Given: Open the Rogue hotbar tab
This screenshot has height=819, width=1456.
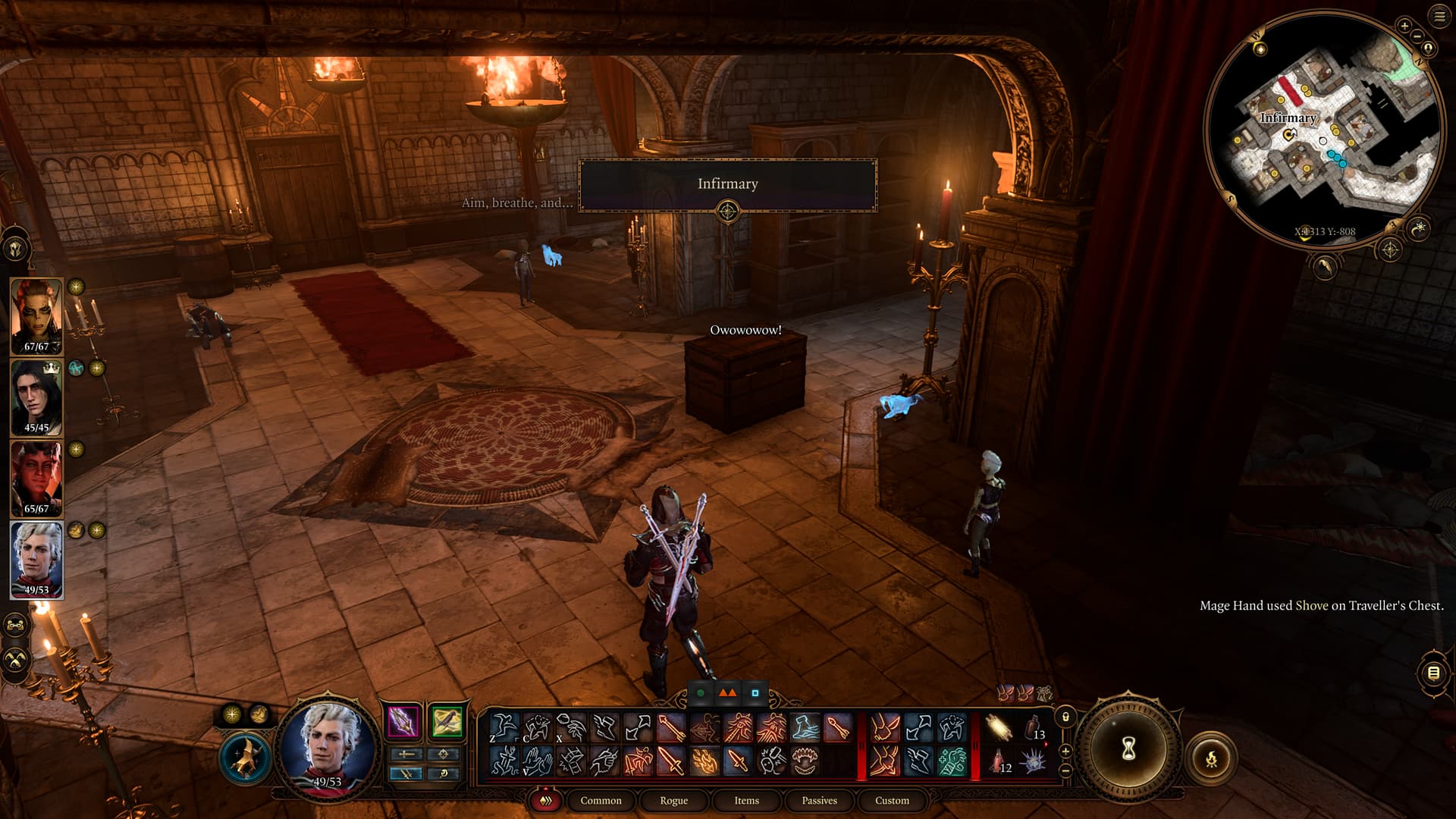Looking at the screenshot, I should (x=673, y=801).
